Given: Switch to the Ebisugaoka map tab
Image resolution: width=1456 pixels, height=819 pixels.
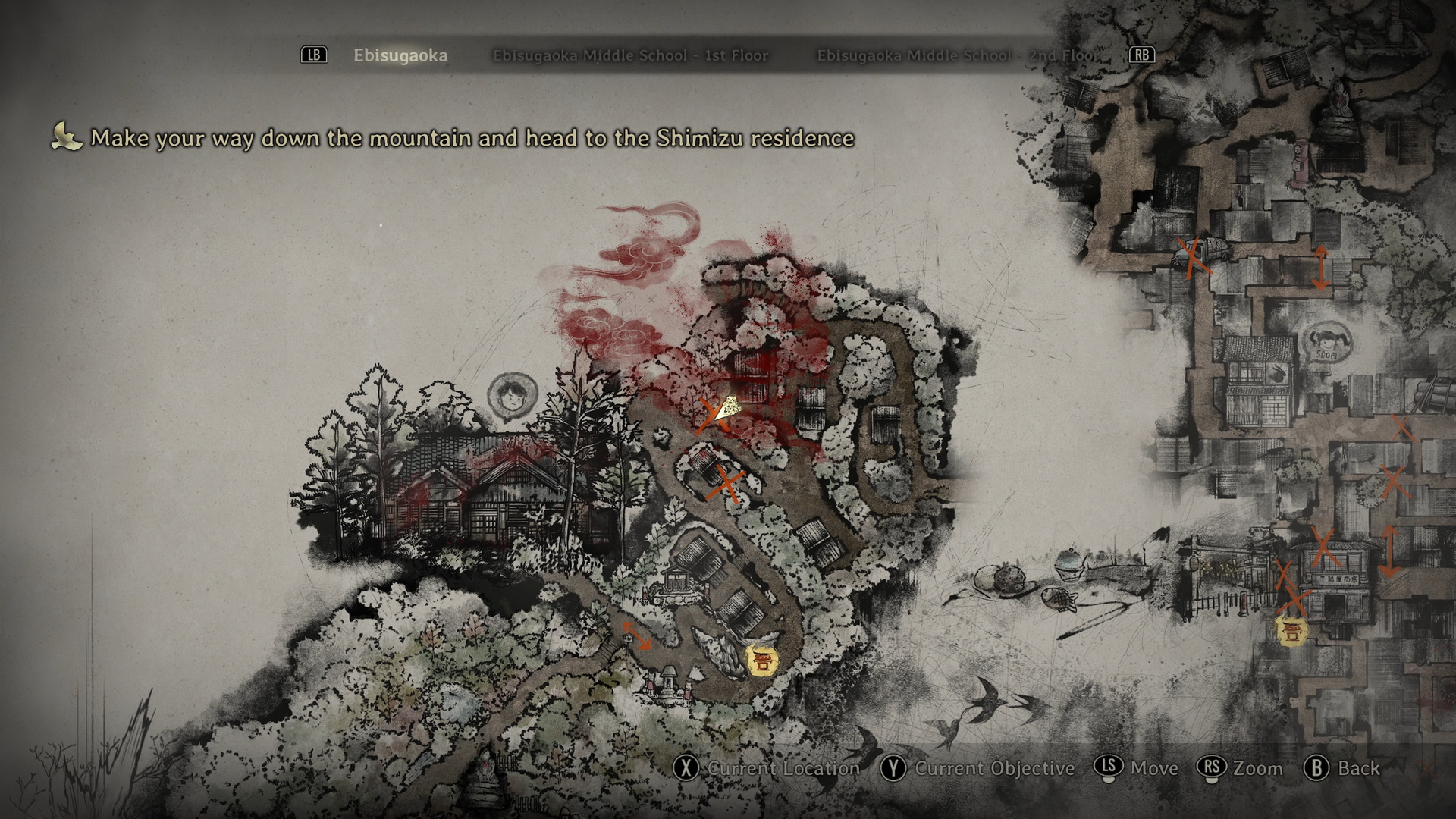Looking at the screenshot, I should pos(400,55).
